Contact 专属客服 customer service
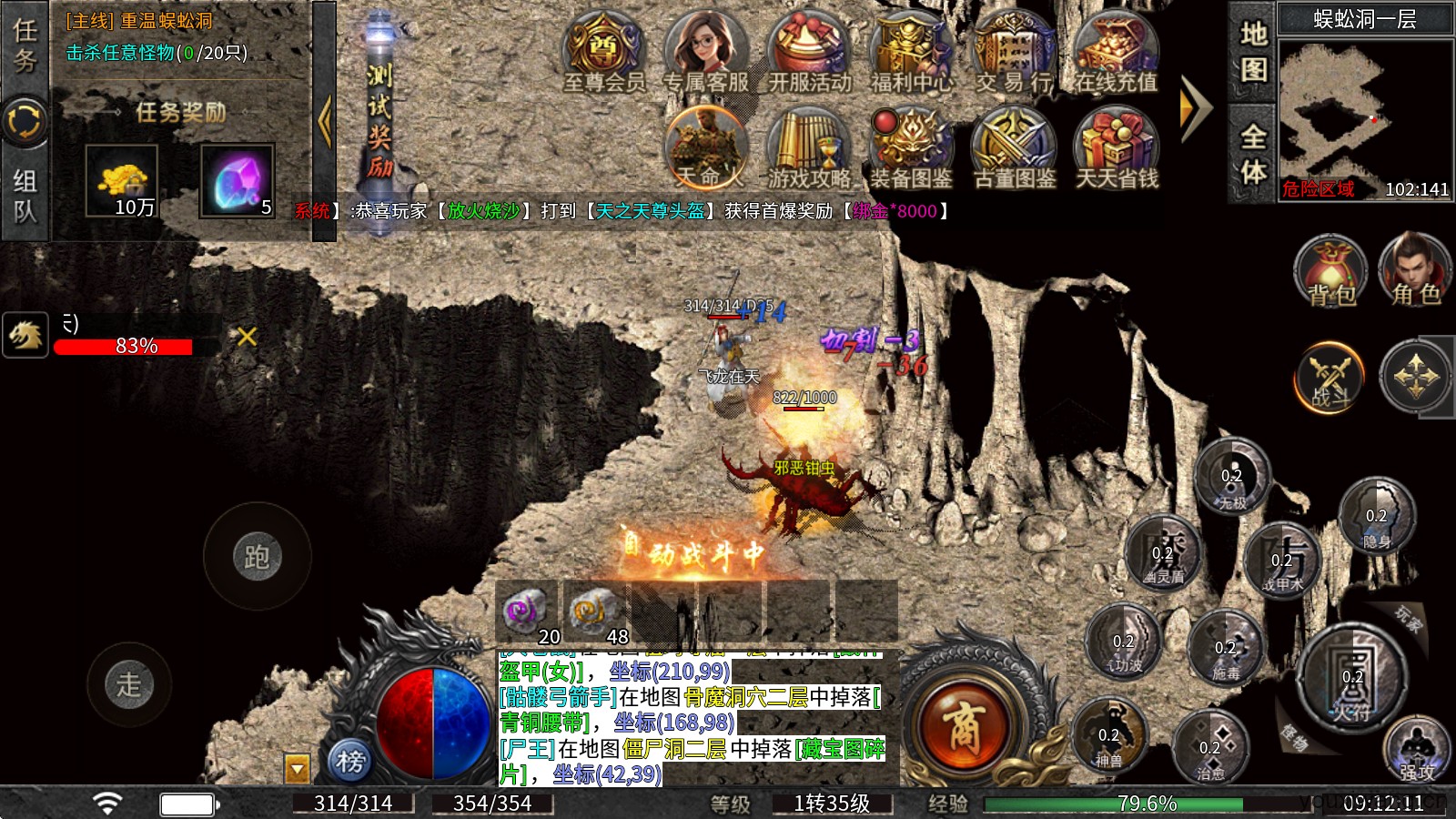The height and width of the screenshot is (819, 1456). [x=706, y=53]
